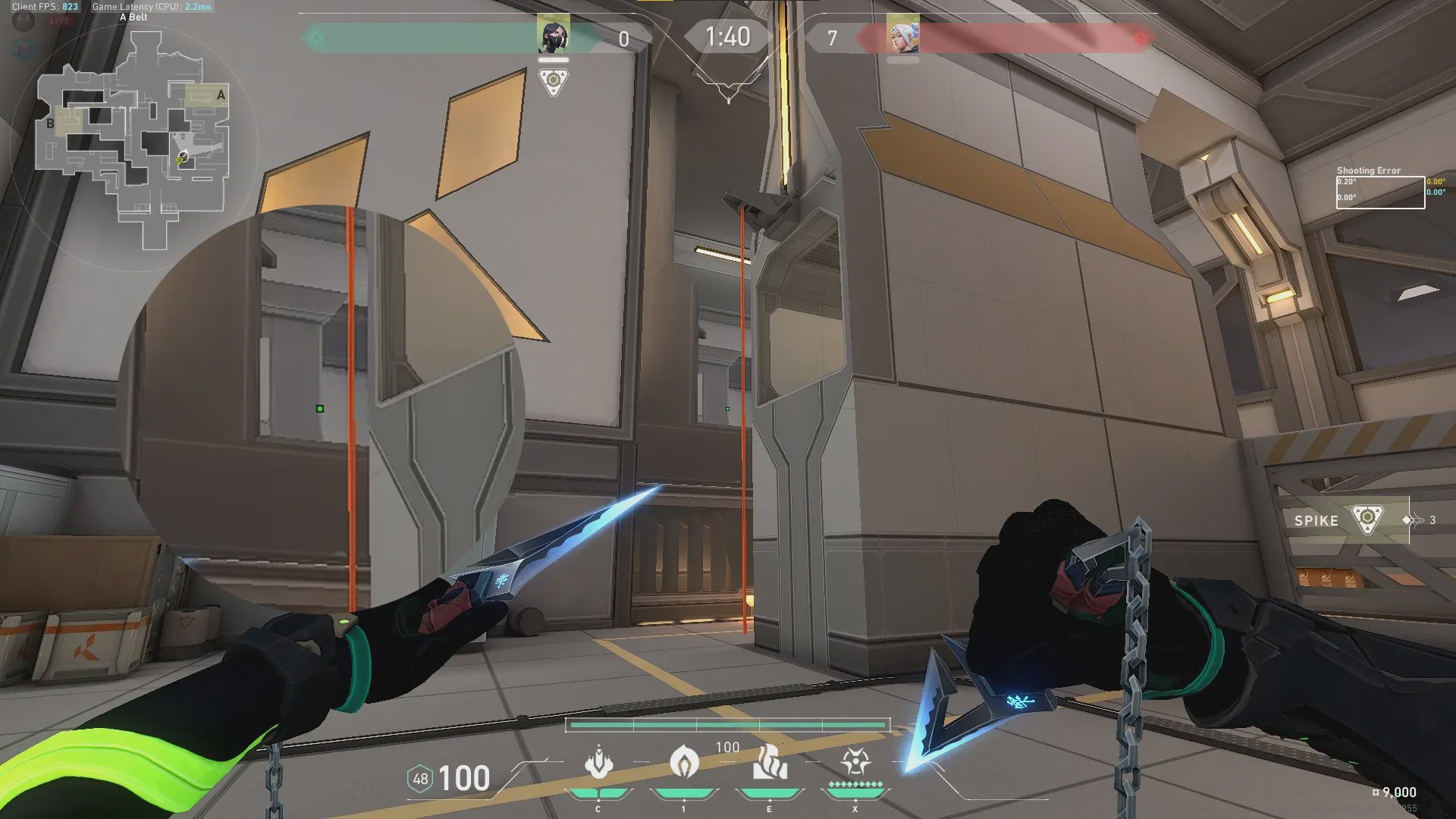This screenshot has height=819, width=1456.
Task: Activate the Cloudburst ability icon
Action: (598, 762)
